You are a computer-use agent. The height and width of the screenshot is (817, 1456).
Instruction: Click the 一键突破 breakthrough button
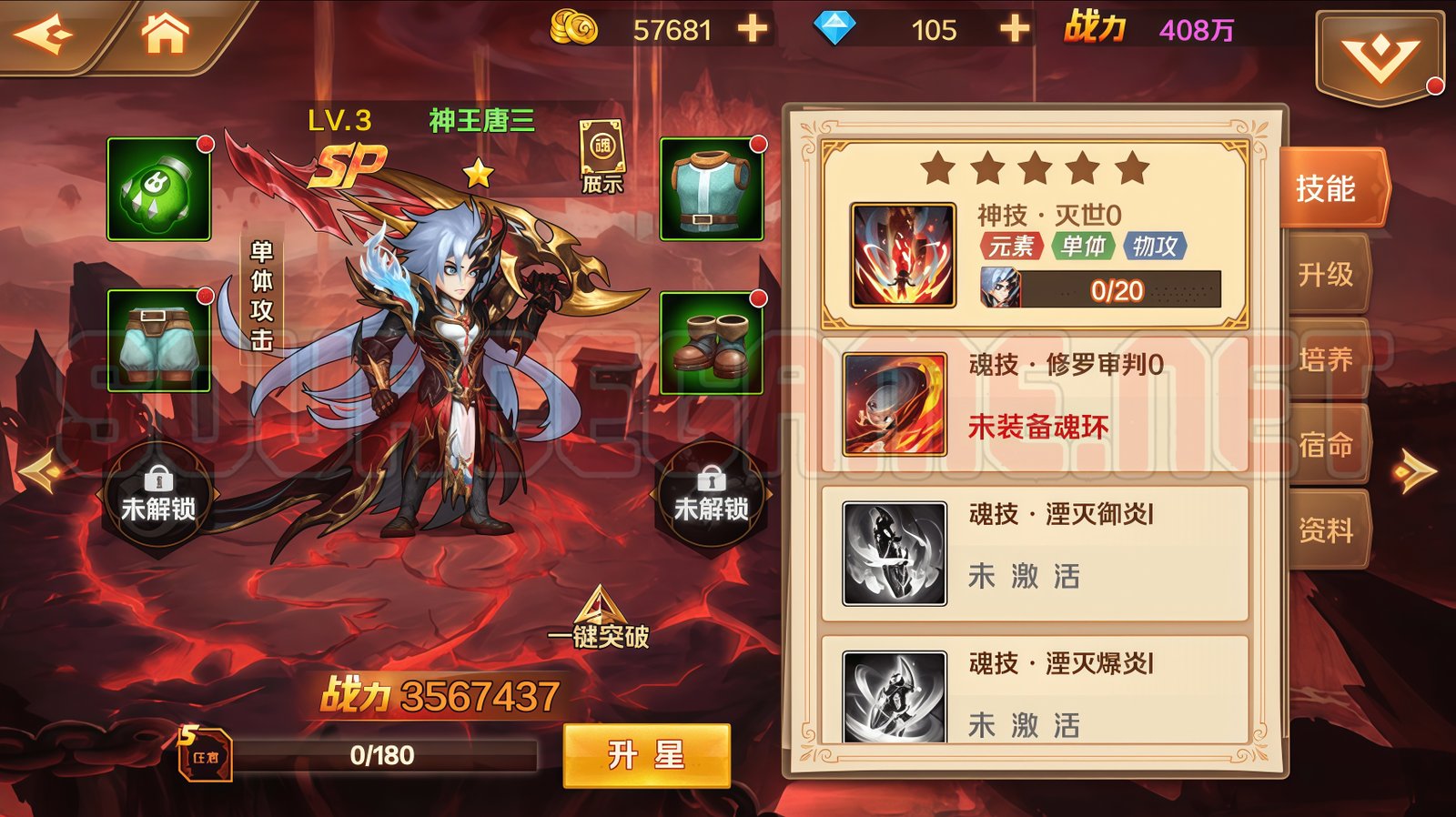[601, 614]
